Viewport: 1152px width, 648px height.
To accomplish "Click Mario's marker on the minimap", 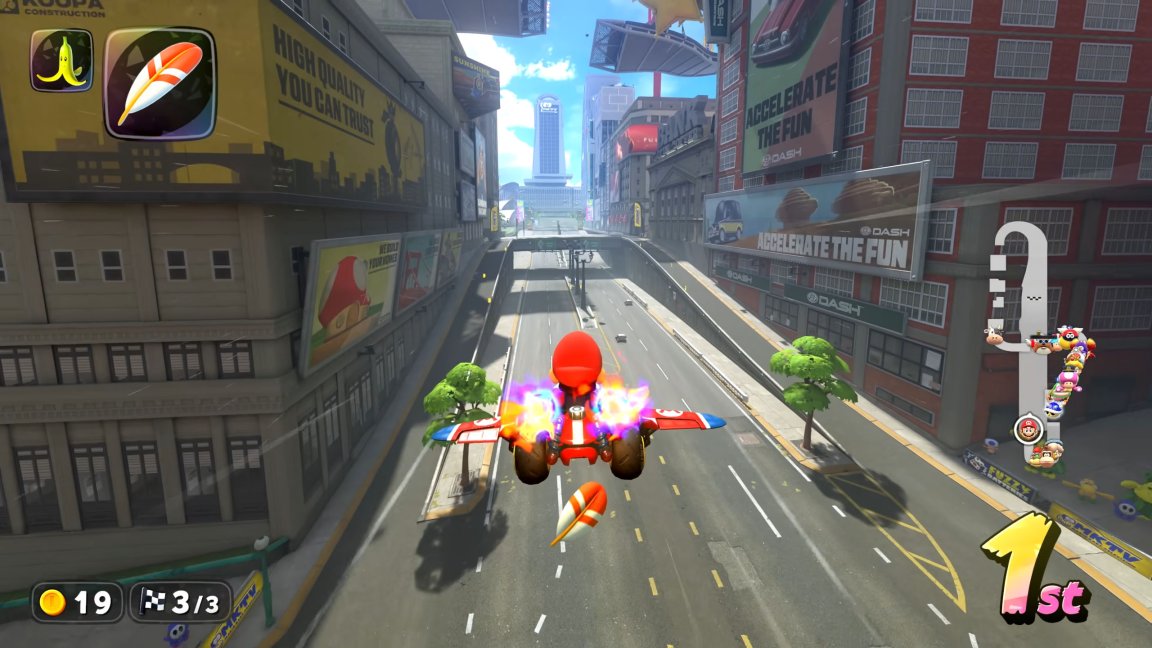I will [1027, 430].
